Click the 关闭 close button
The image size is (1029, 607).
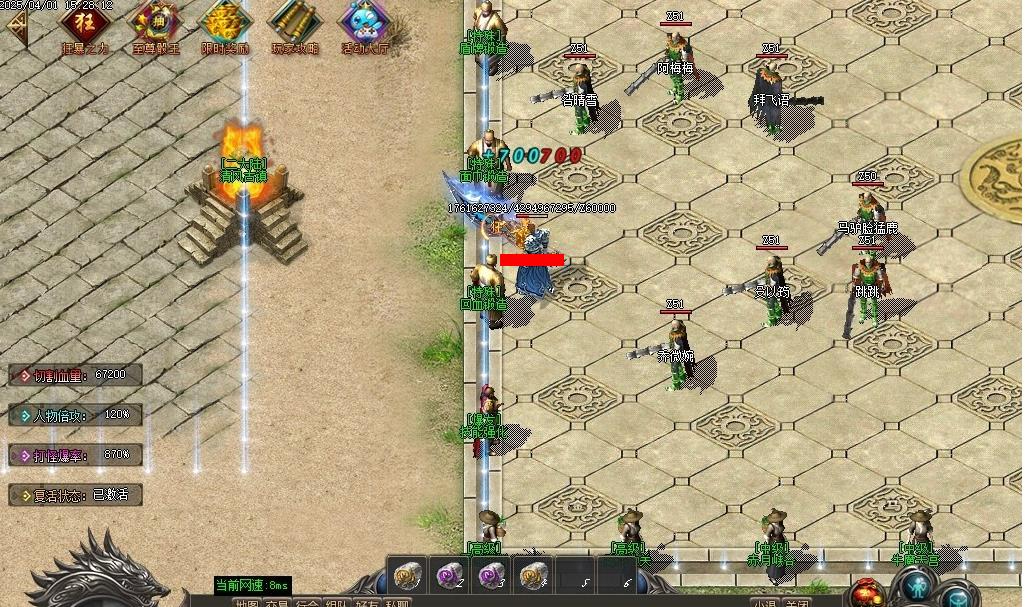coord(796,602)
